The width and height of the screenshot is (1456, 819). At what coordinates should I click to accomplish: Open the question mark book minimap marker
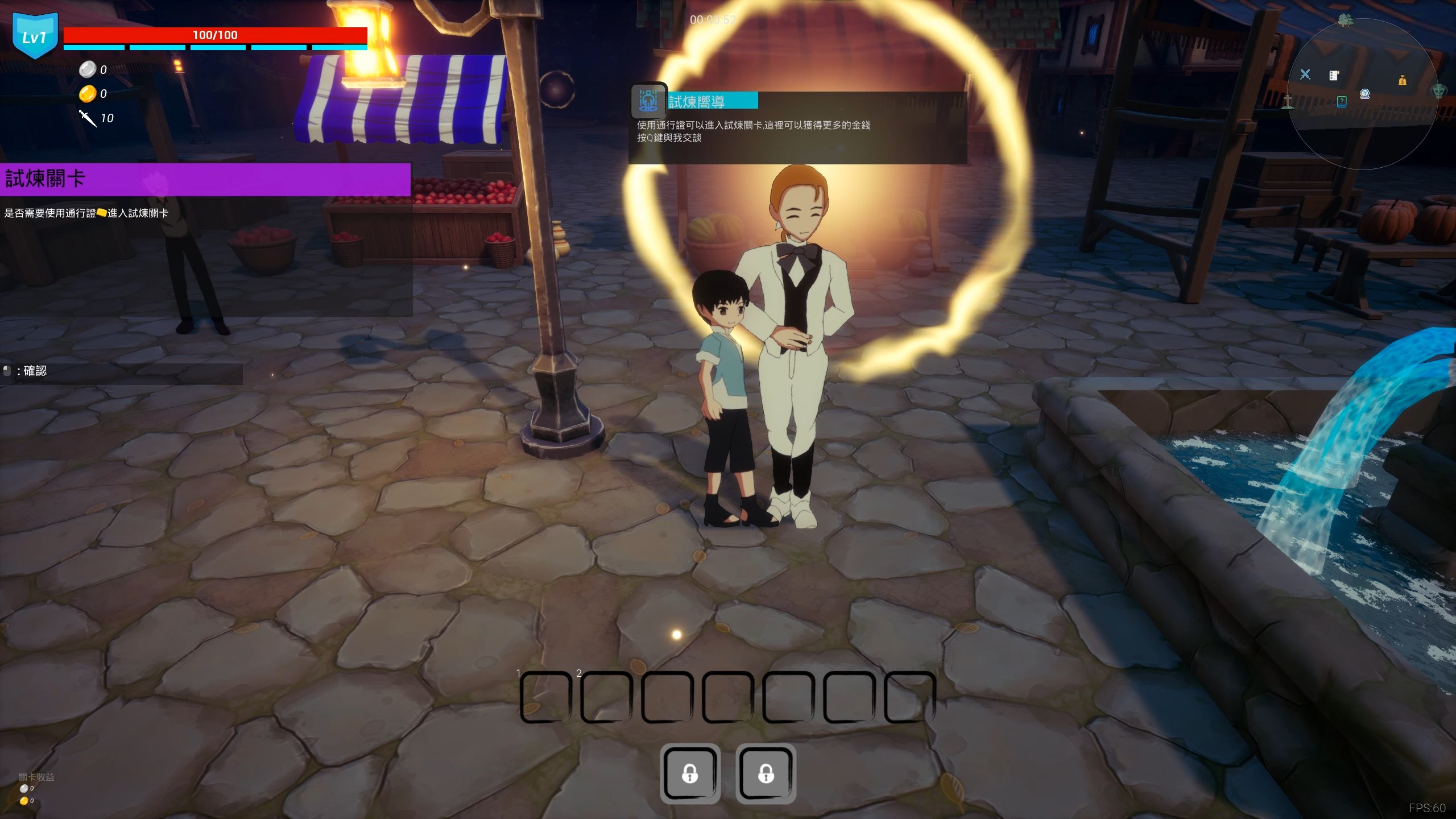pos(1342,102)
